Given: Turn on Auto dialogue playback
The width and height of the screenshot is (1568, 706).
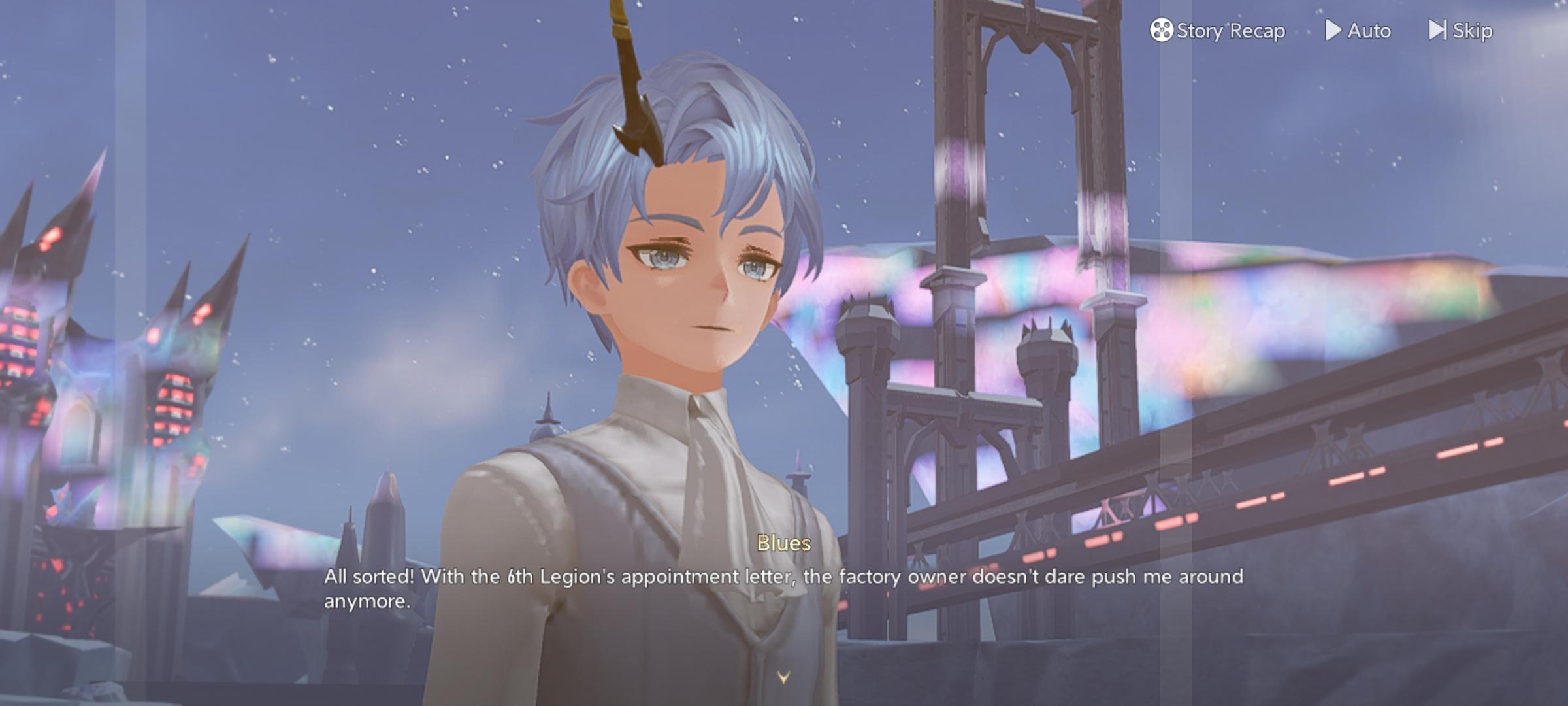Looking at the screenshot, I should click(1358, 31).
